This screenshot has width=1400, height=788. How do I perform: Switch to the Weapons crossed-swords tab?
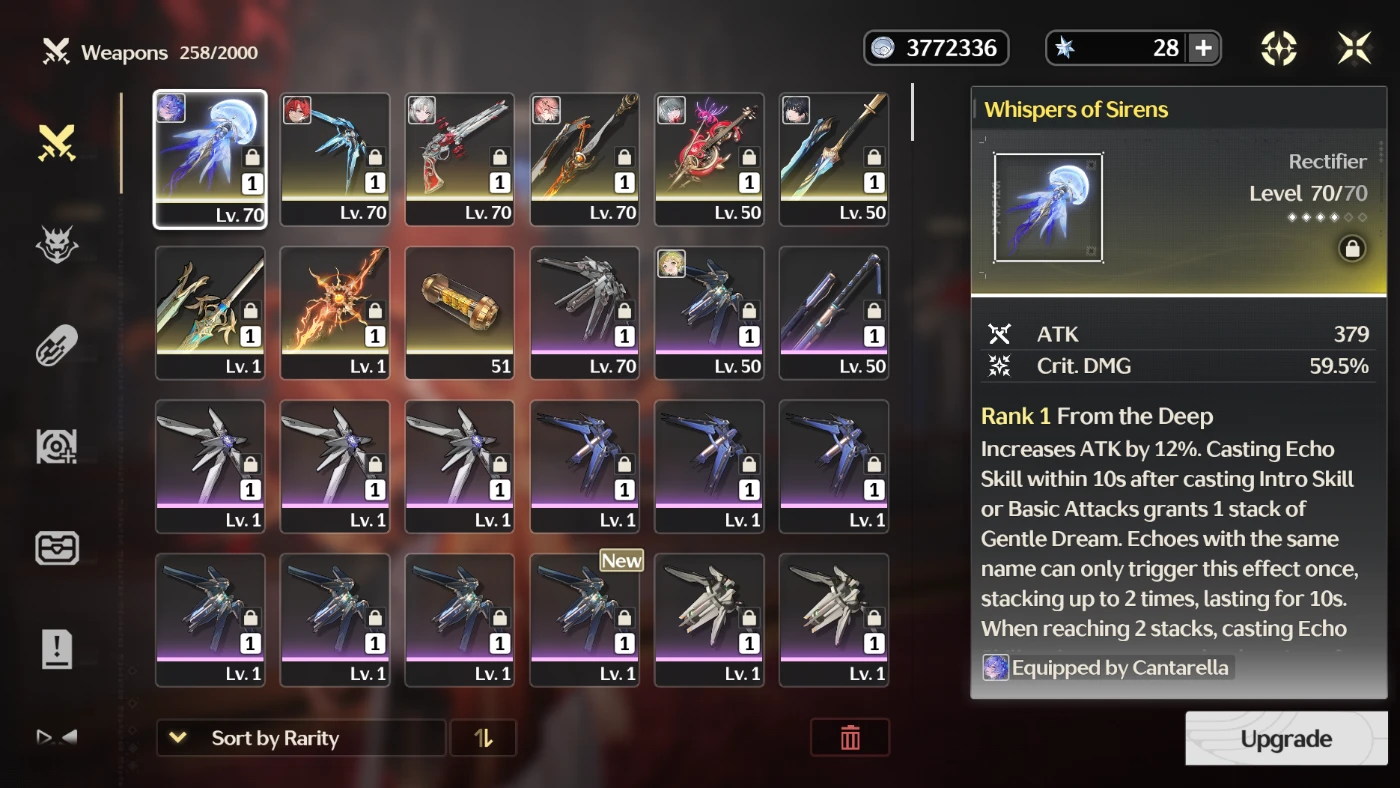coord(57,144)
